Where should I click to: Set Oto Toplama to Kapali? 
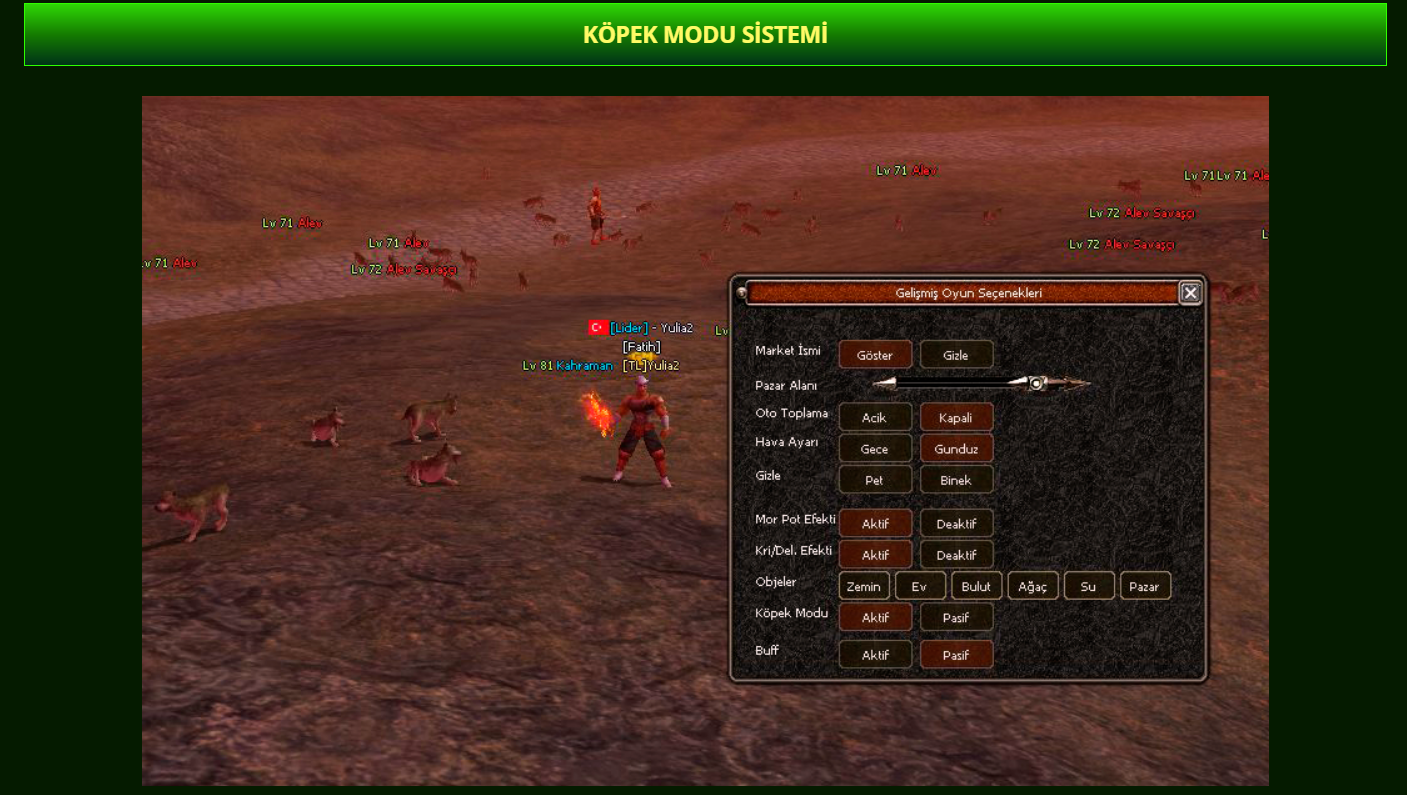(956, 418)
